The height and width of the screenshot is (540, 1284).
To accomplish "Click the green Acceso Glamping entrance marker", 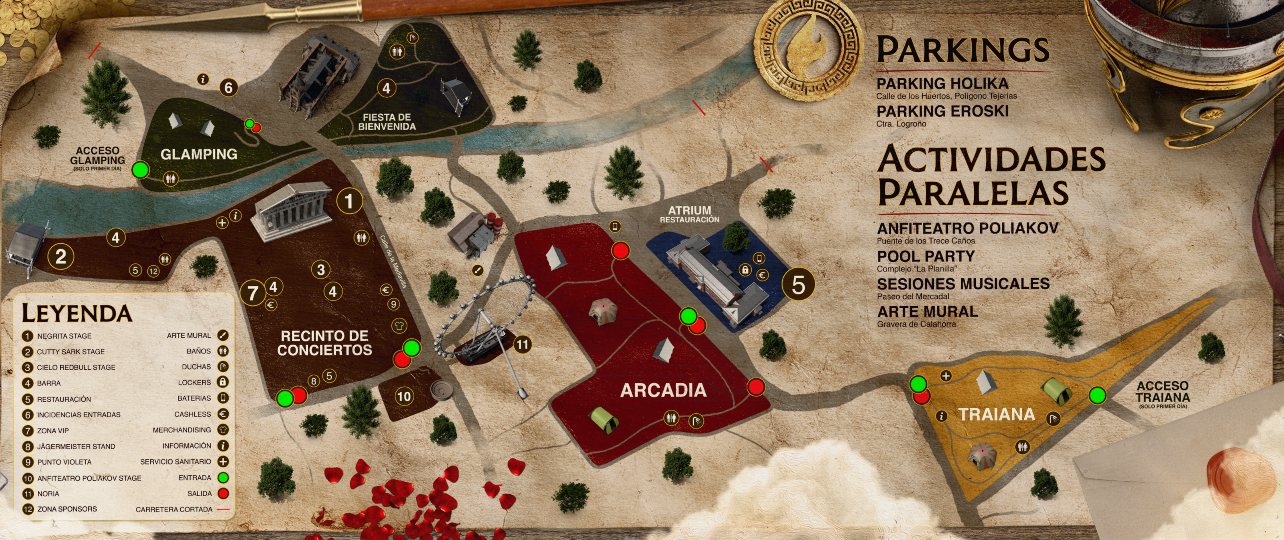I will click(141, 169).
